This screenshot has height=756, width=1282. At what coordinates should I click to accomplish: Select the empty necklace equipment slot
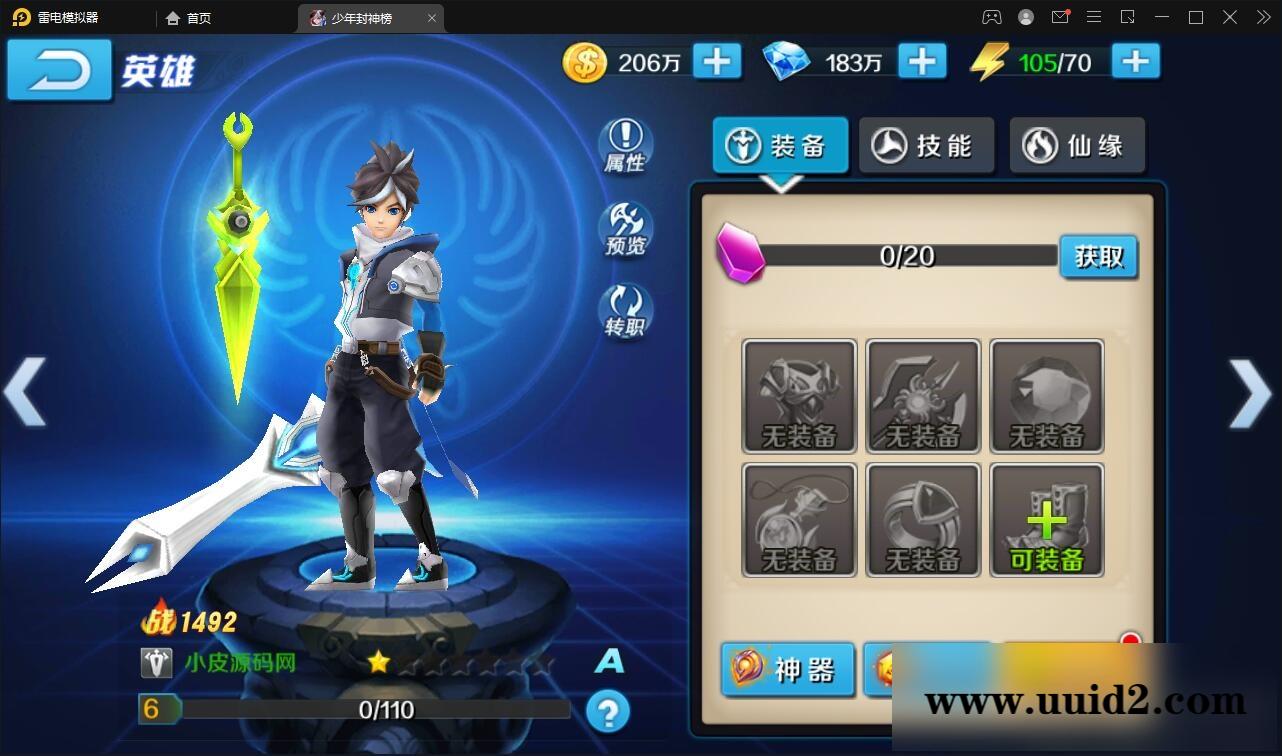(x=799, y=519)
